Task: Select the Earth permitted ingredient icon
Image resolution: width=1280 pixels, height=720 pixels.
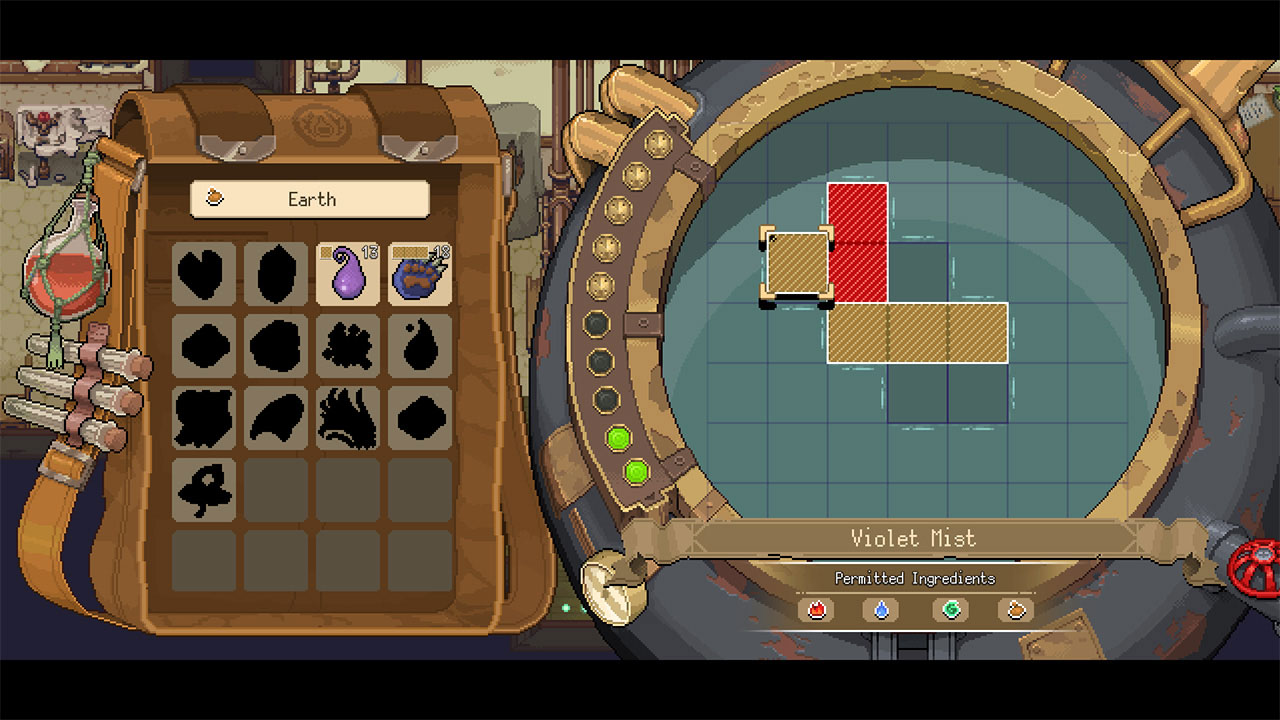Action: click(x=1015, y=611)
